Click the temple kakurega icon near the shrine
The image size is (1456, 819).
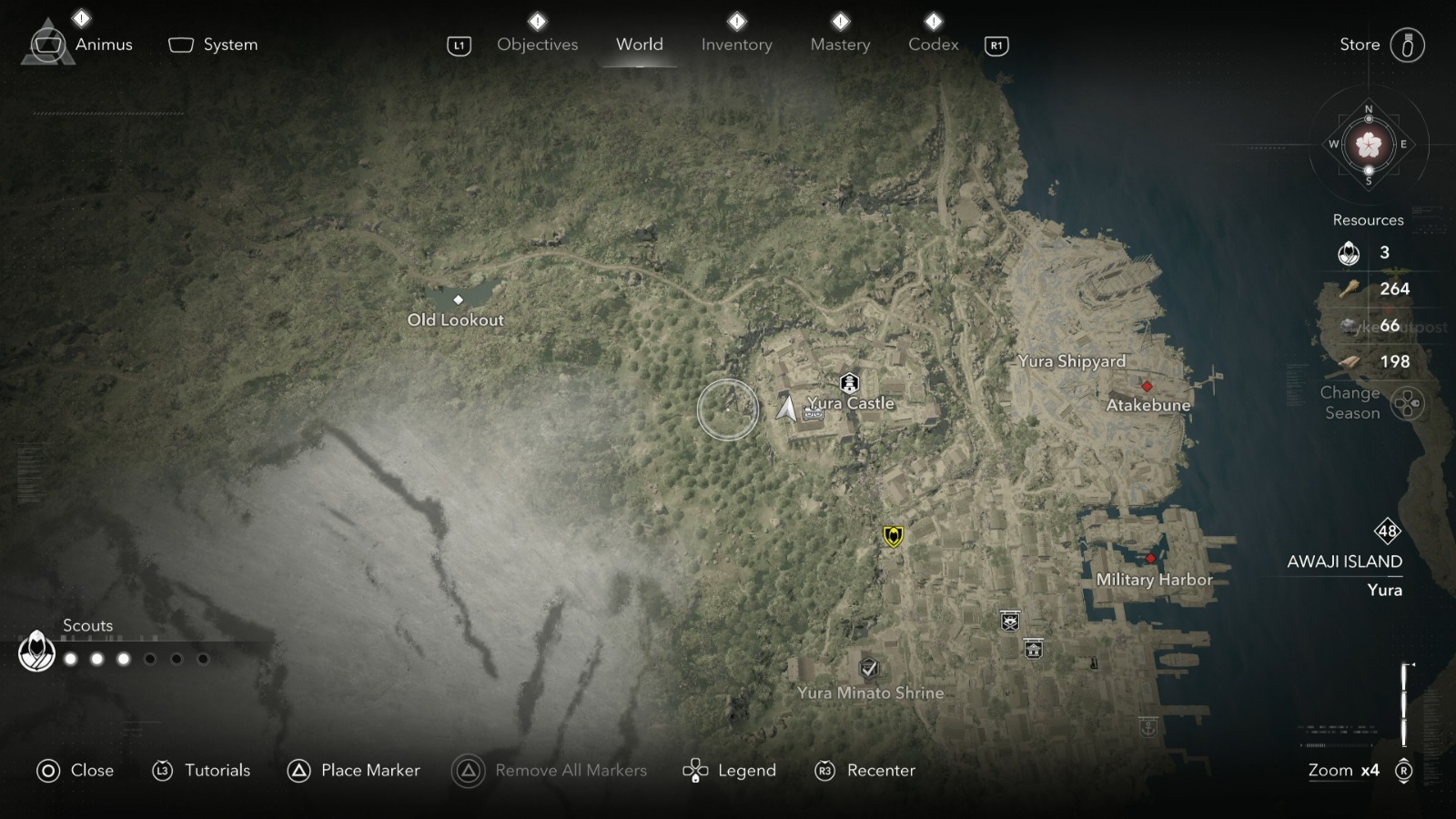pyautogui.click(x=1034, y=648)
